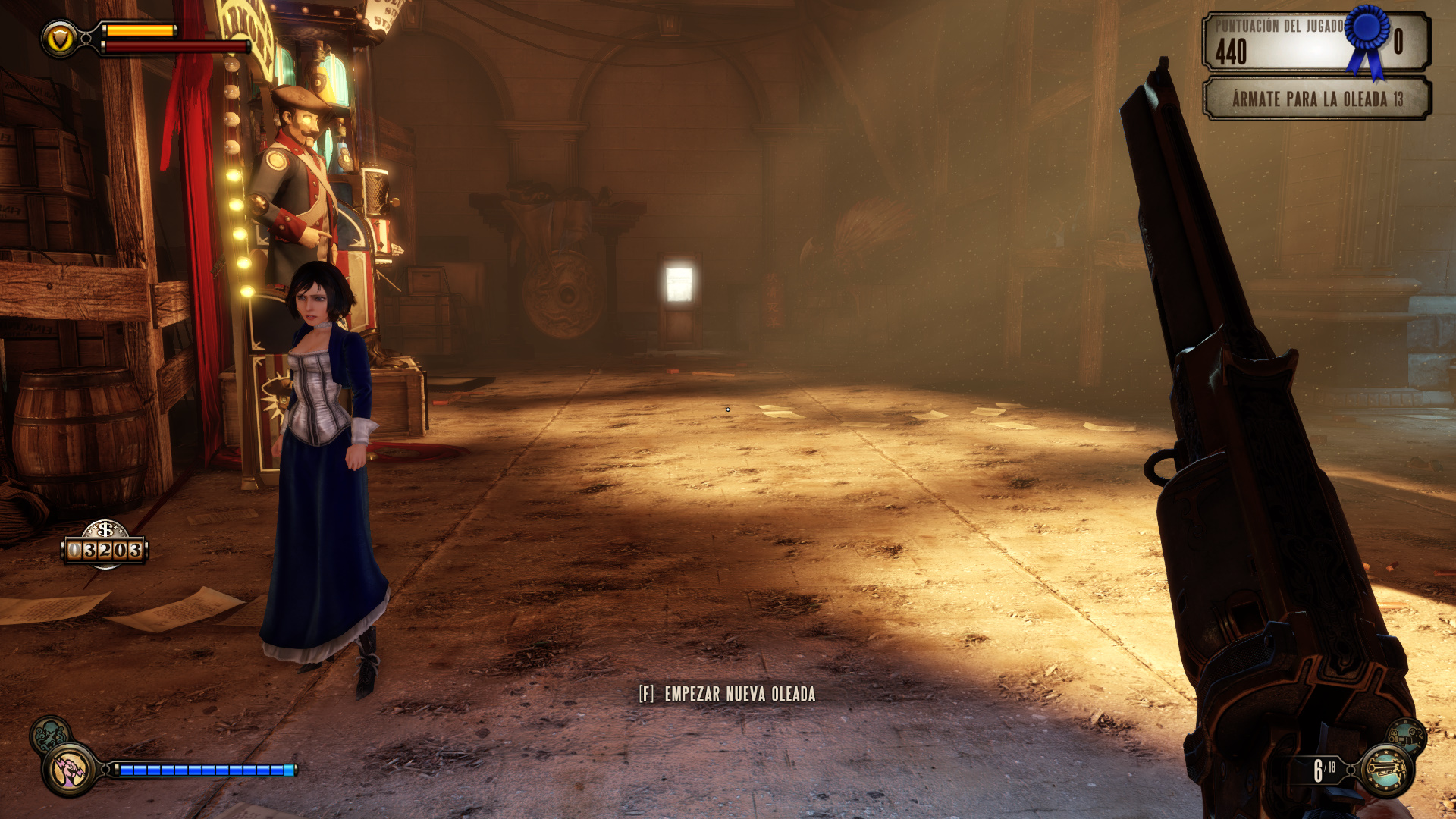The width and height of the screenshot is (1456, 819).
Task: Open the 'Ármate para la oleada 13' objective banner
Action: [1316, 99]
